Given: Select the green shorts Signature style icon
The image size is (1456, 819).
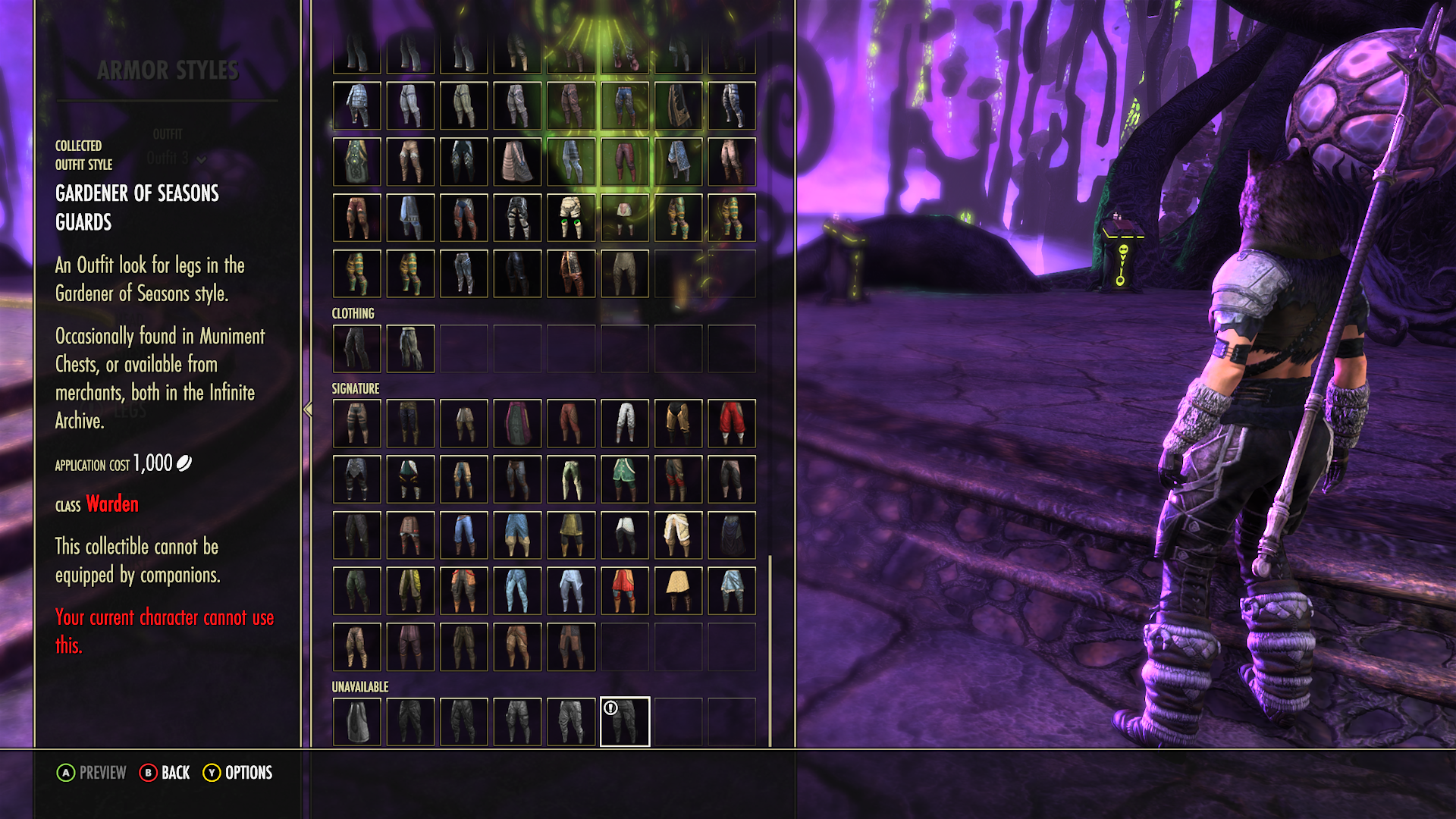Looking at the screenshot, I should click(623, 476).
